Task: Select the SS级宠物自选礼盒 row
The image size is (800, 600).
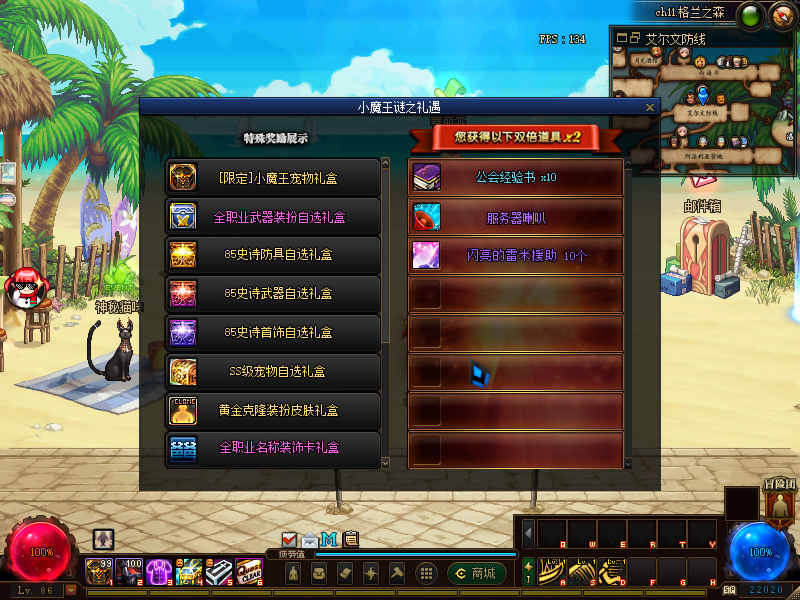Action: pyautogui.click(x=273, y=372)
